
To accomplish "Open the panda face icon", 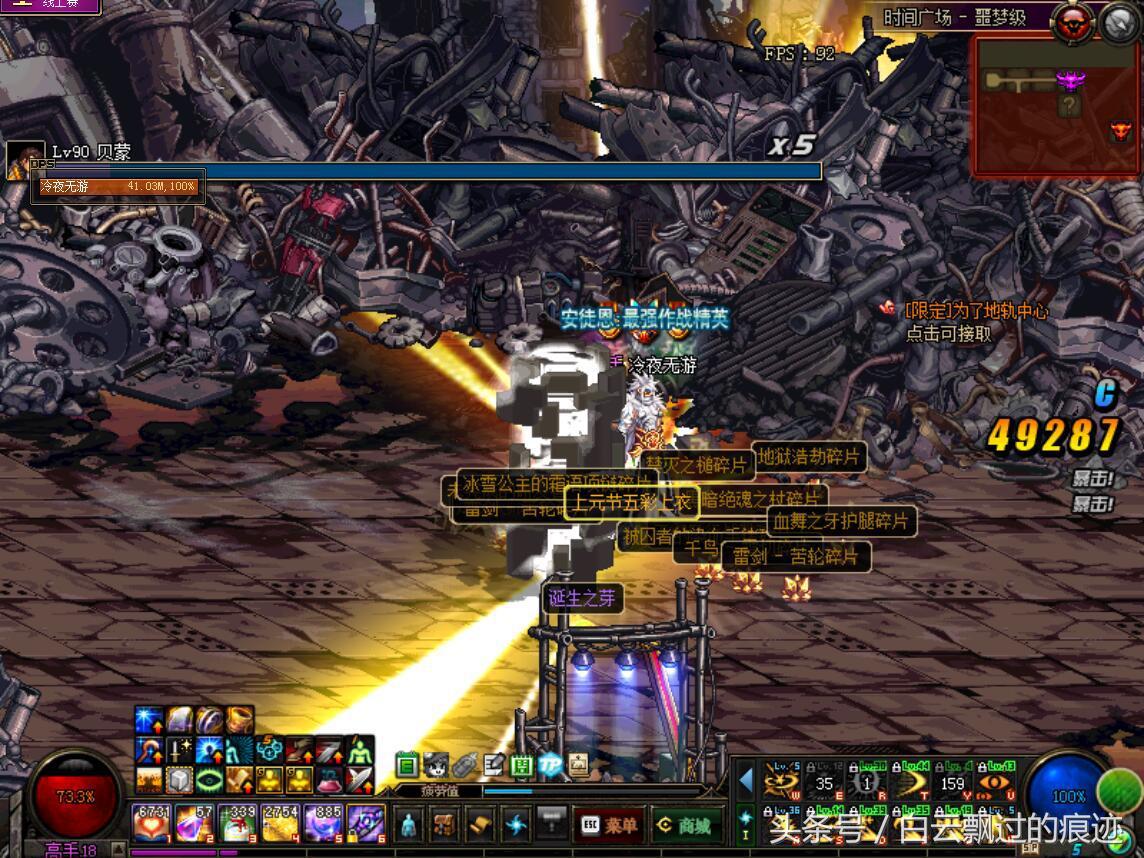I will pos(435,766).
